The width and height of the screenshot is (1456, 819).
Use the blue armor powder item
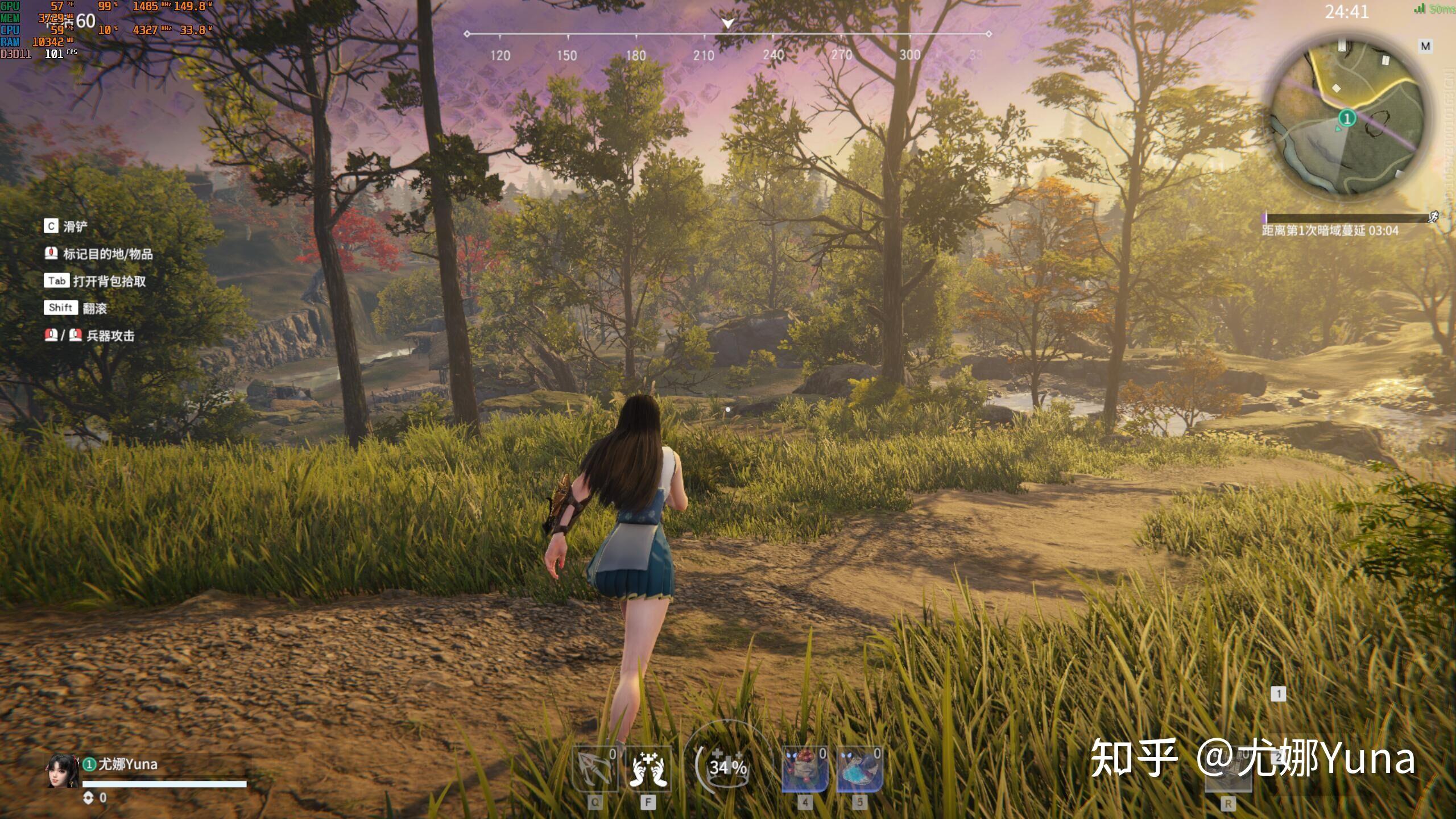click(x=859, y=769)
